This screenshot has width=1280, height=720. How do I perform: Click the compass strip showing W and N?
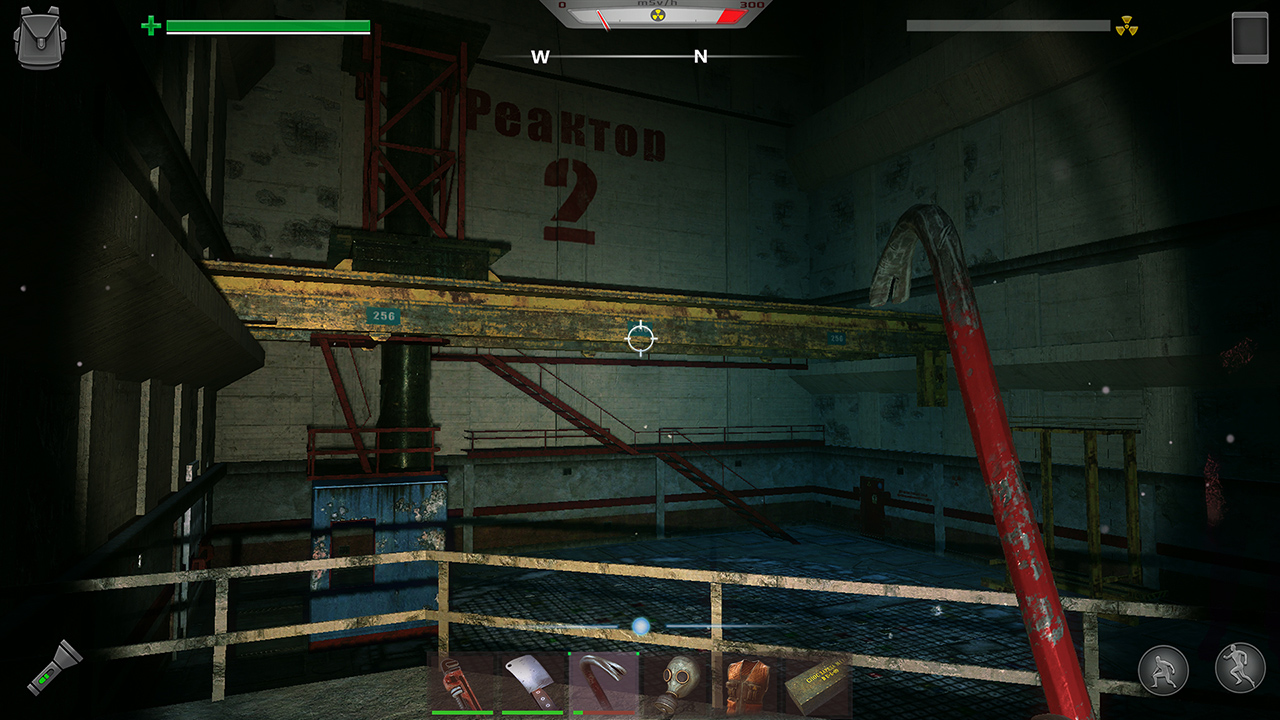620,57
